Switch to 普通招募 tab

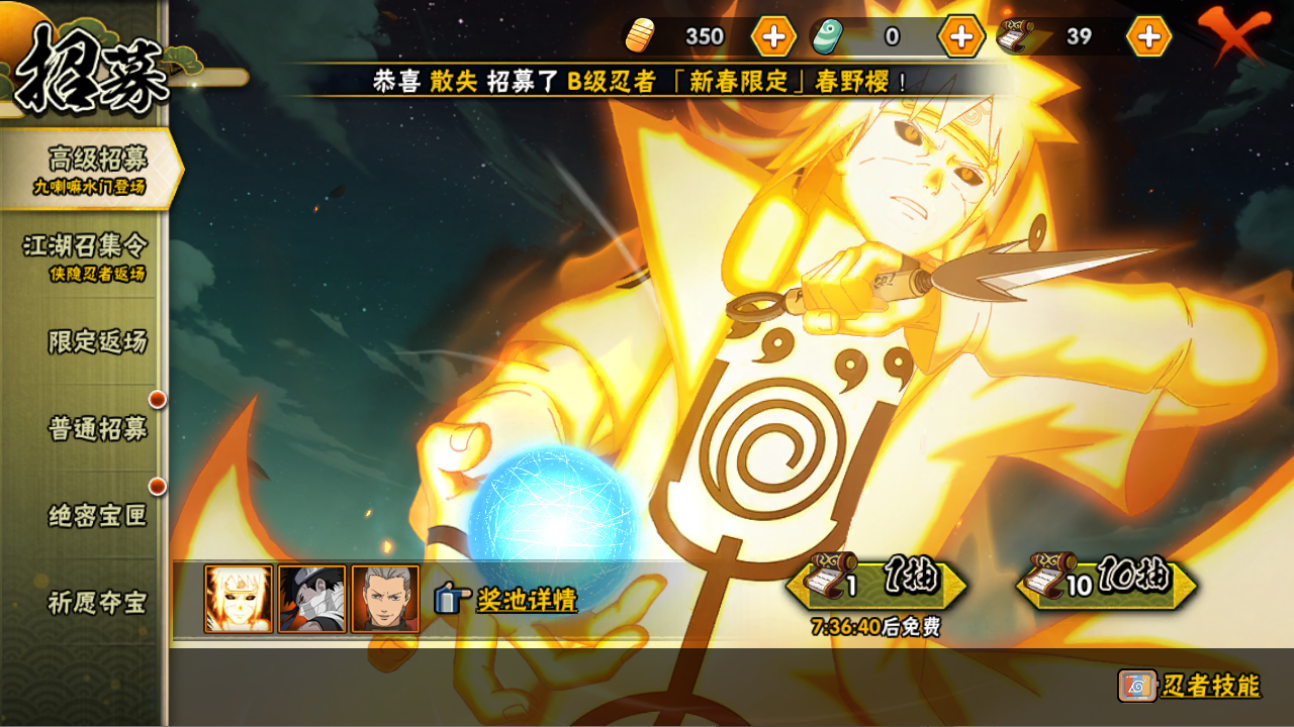click(96, 428)
